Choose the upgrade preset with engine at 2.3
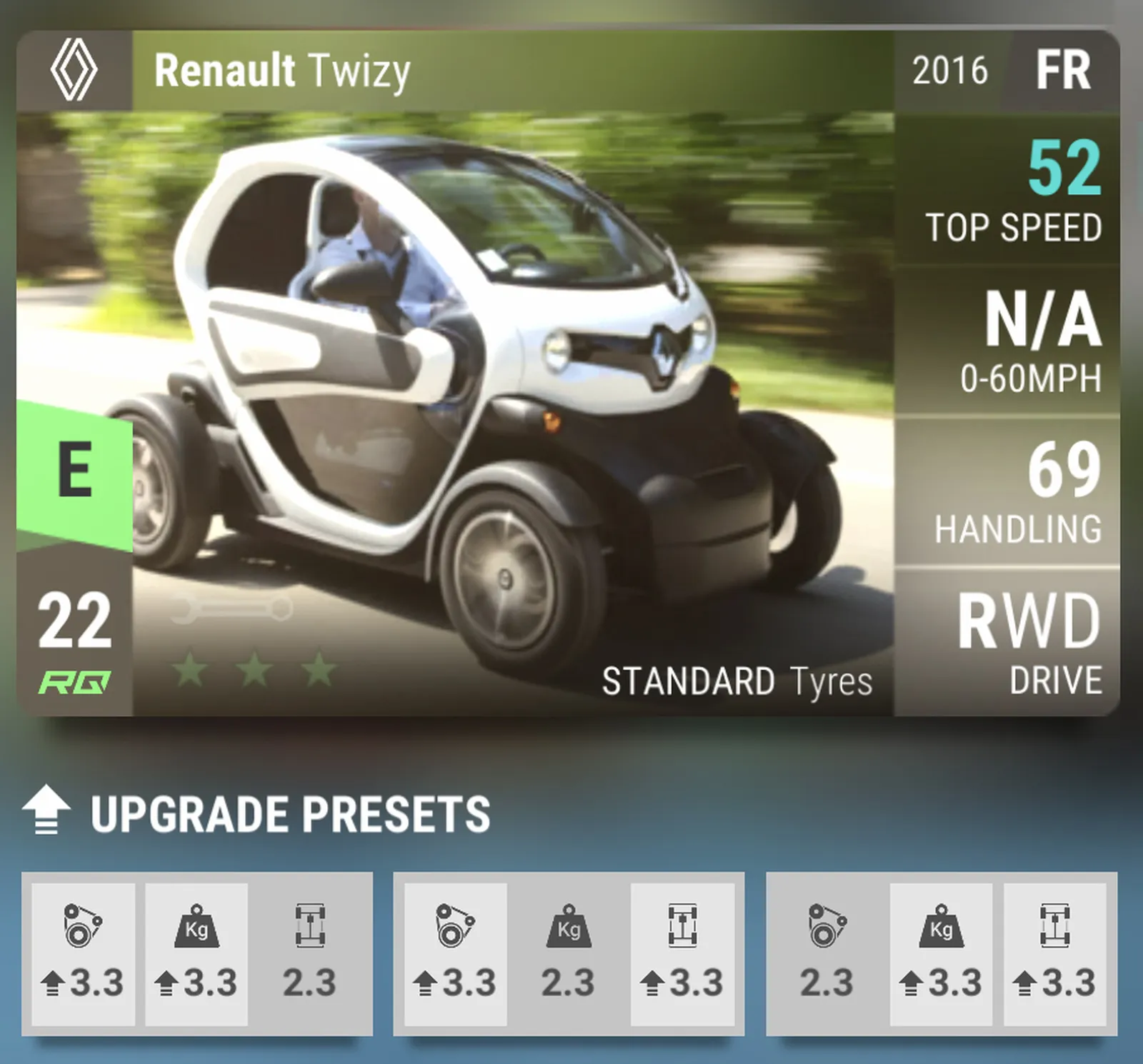 pyautogui.click(x=942, y=953)
